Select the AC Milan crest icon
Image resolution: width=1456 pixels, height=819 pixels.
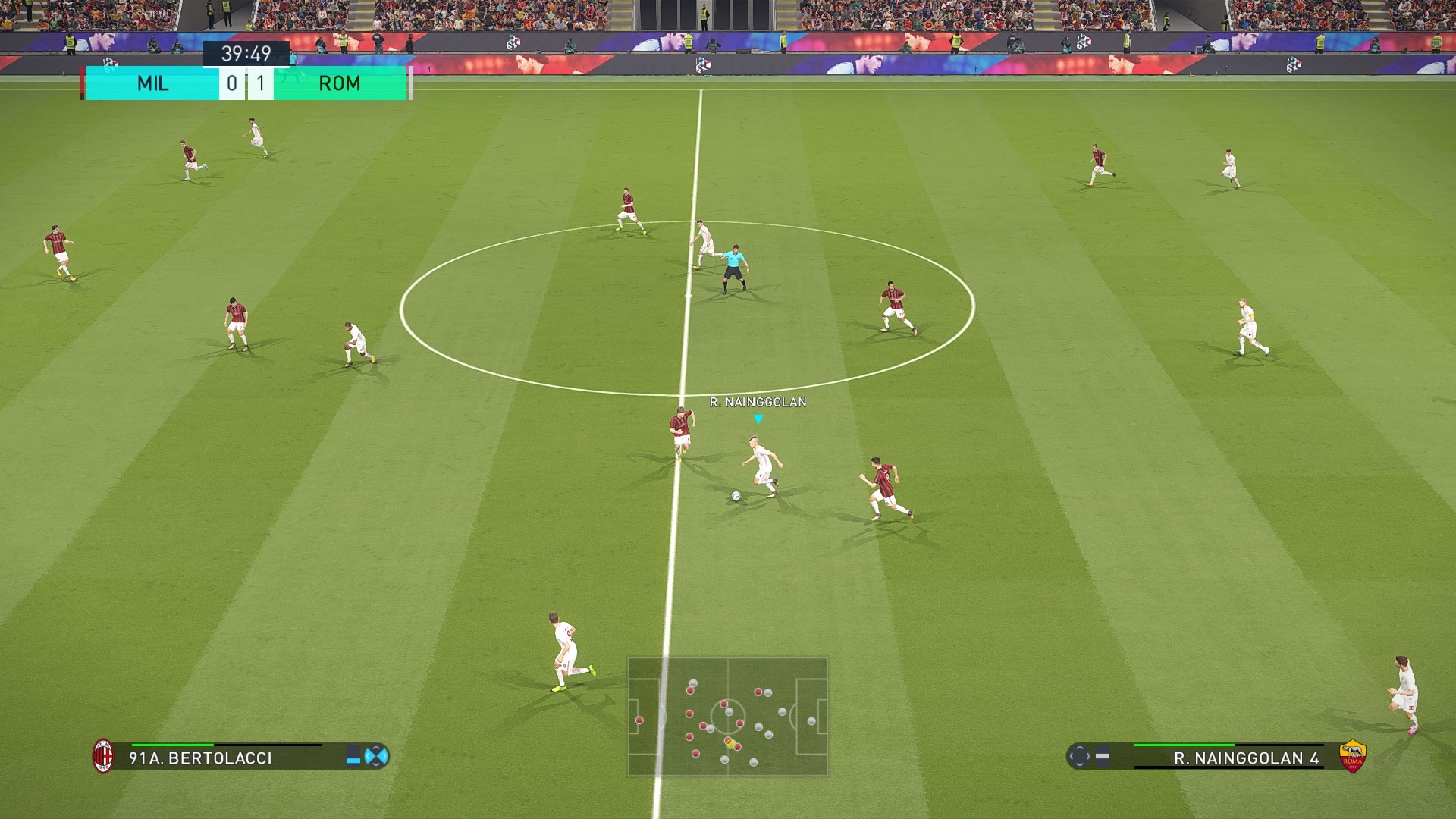[x=103, y=756]
